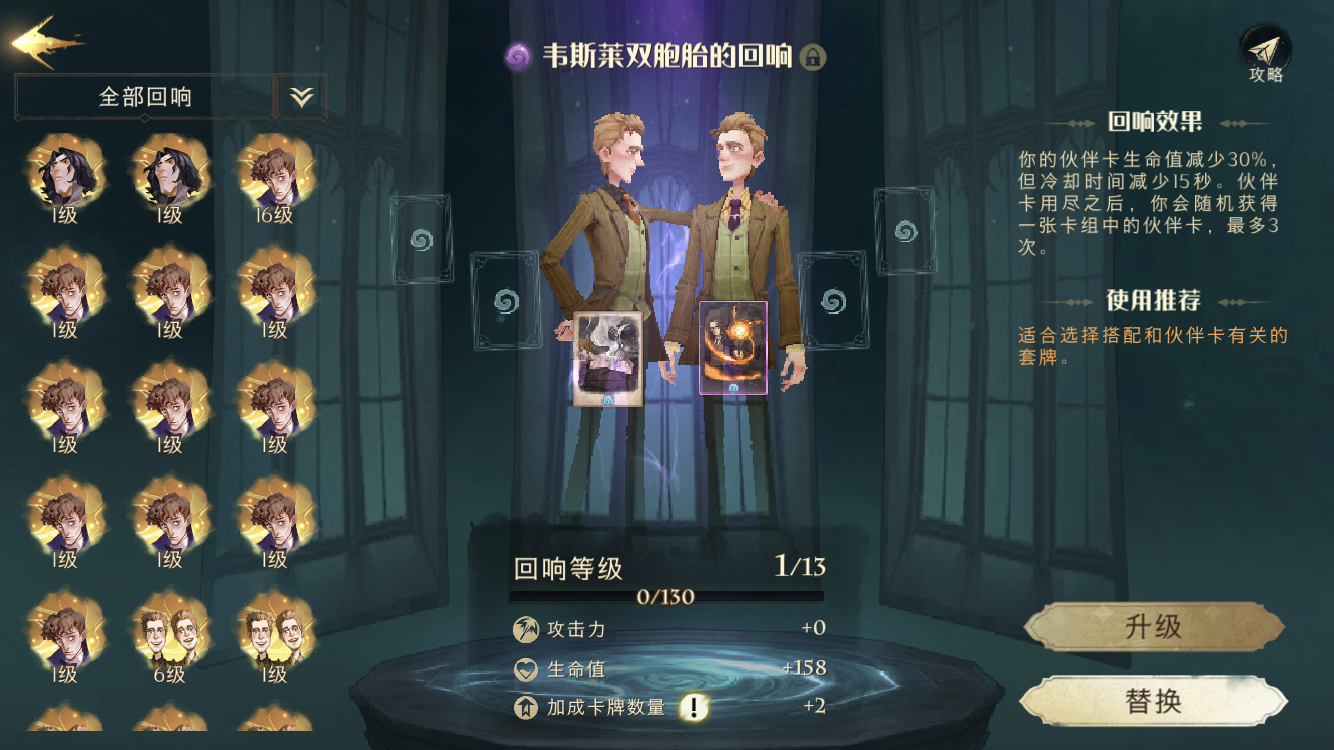Click the attack power (攻击力) icon
This screenshot has width=1334, height=750.
pyautogui.click(x=524, y=631)
